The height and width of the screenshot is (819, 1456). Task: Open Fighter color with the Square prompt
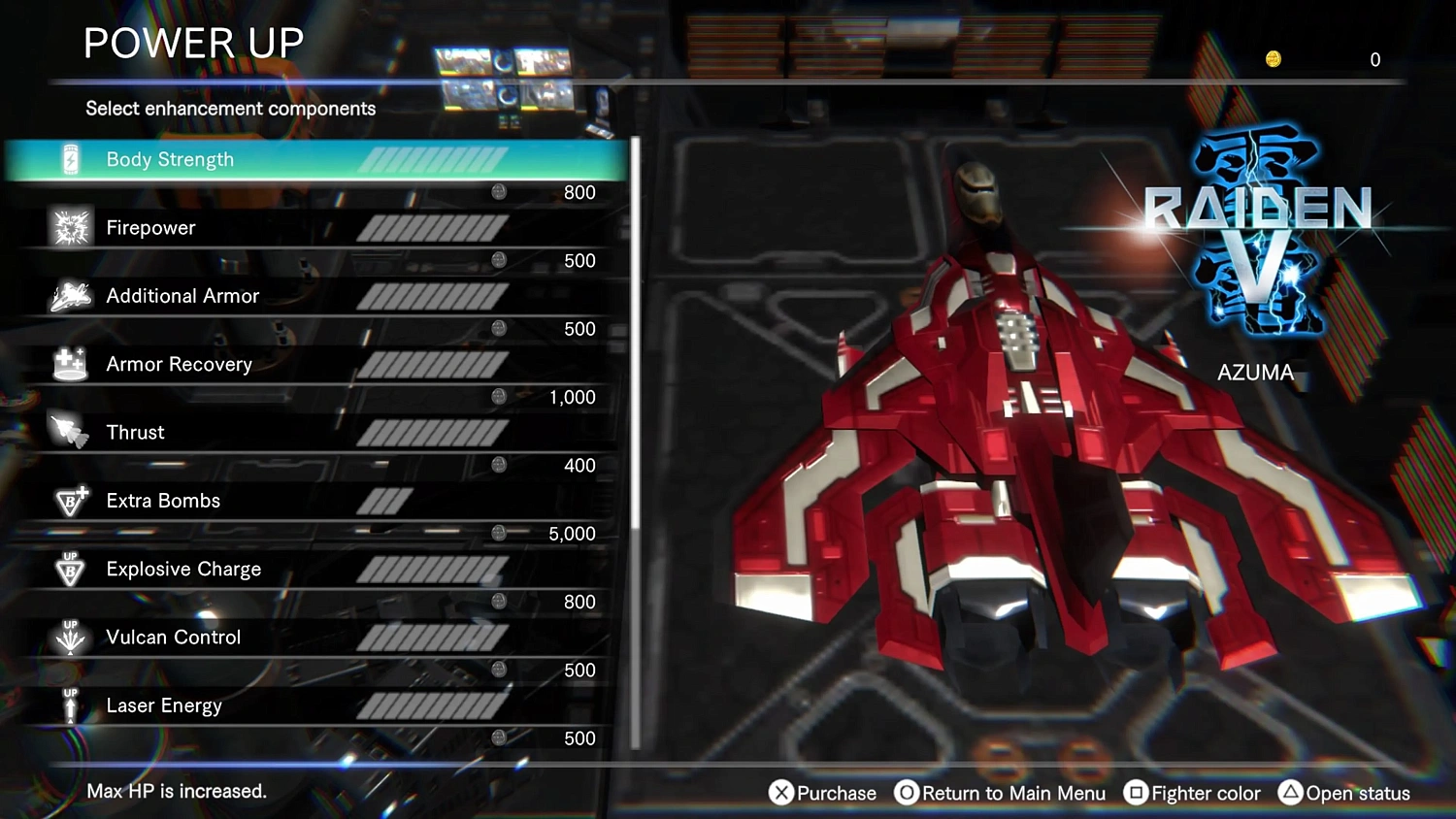tap(1191, 793)
